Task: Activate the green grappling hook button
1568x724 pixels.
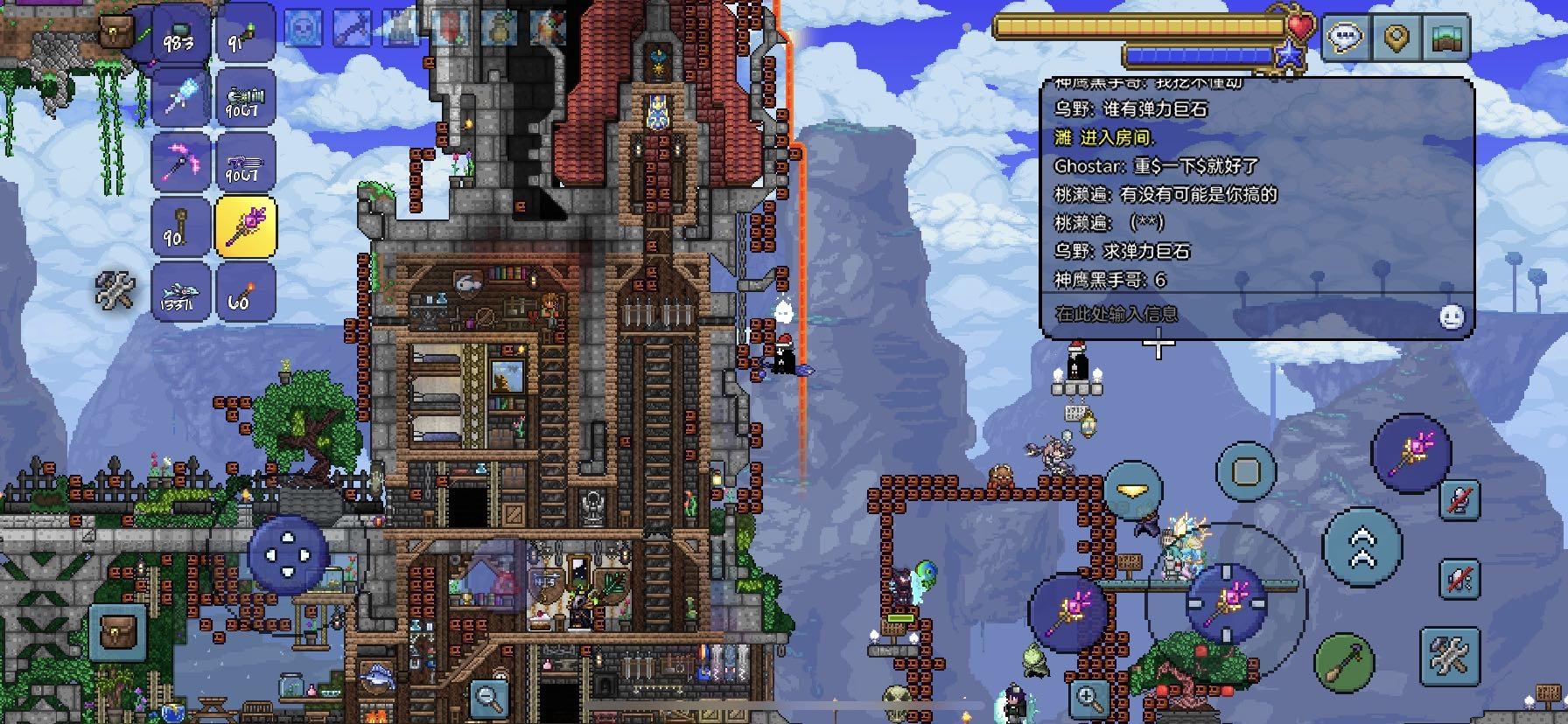Action: coord(1344,662)
